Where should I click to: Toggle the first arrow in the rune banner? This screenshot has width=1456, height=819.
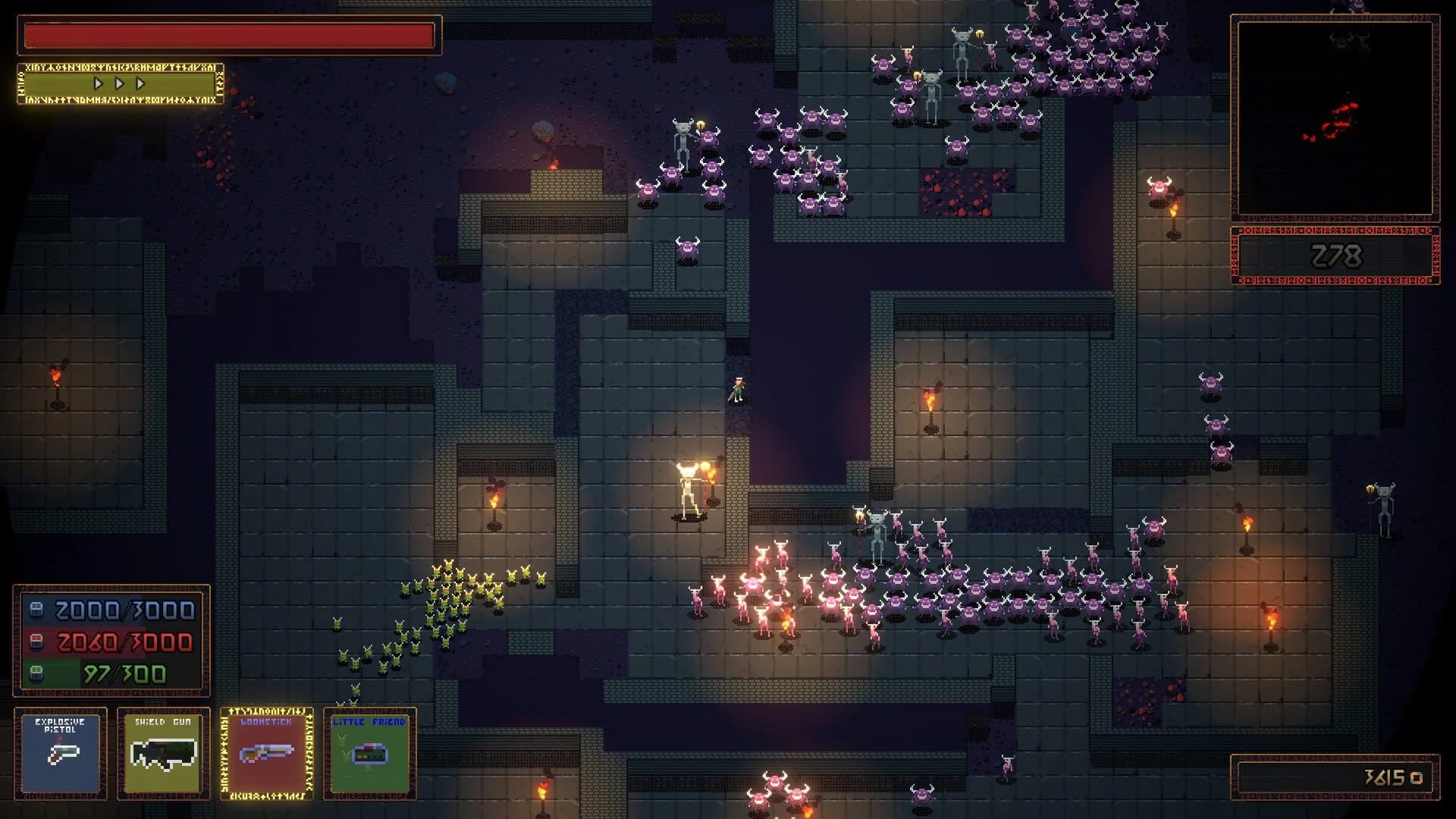(97, 84)
